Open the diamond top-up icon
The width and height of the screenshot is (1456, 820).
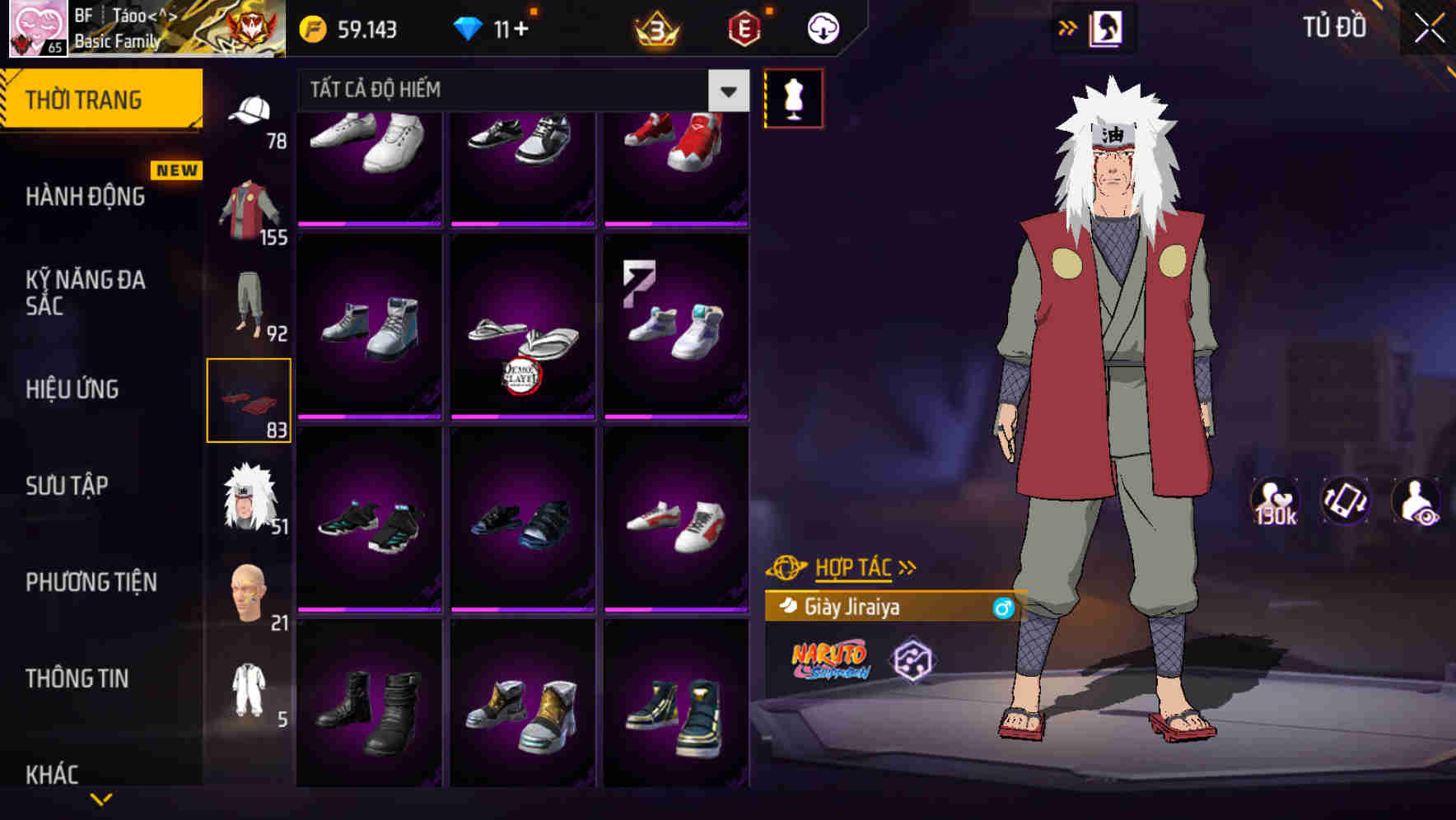[469, 27]
